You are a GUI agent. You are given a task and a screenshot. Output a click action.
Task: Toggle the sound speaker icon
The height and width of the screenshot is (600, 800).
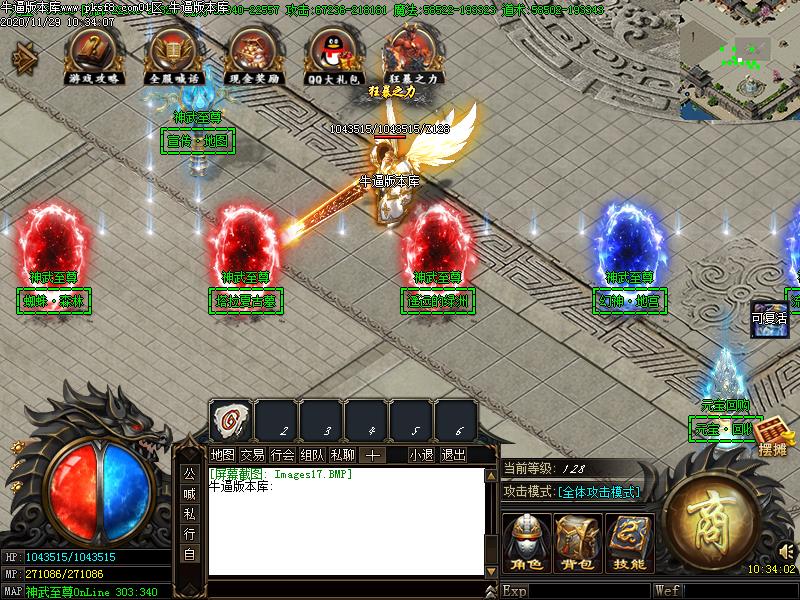[x=786, y=551]
